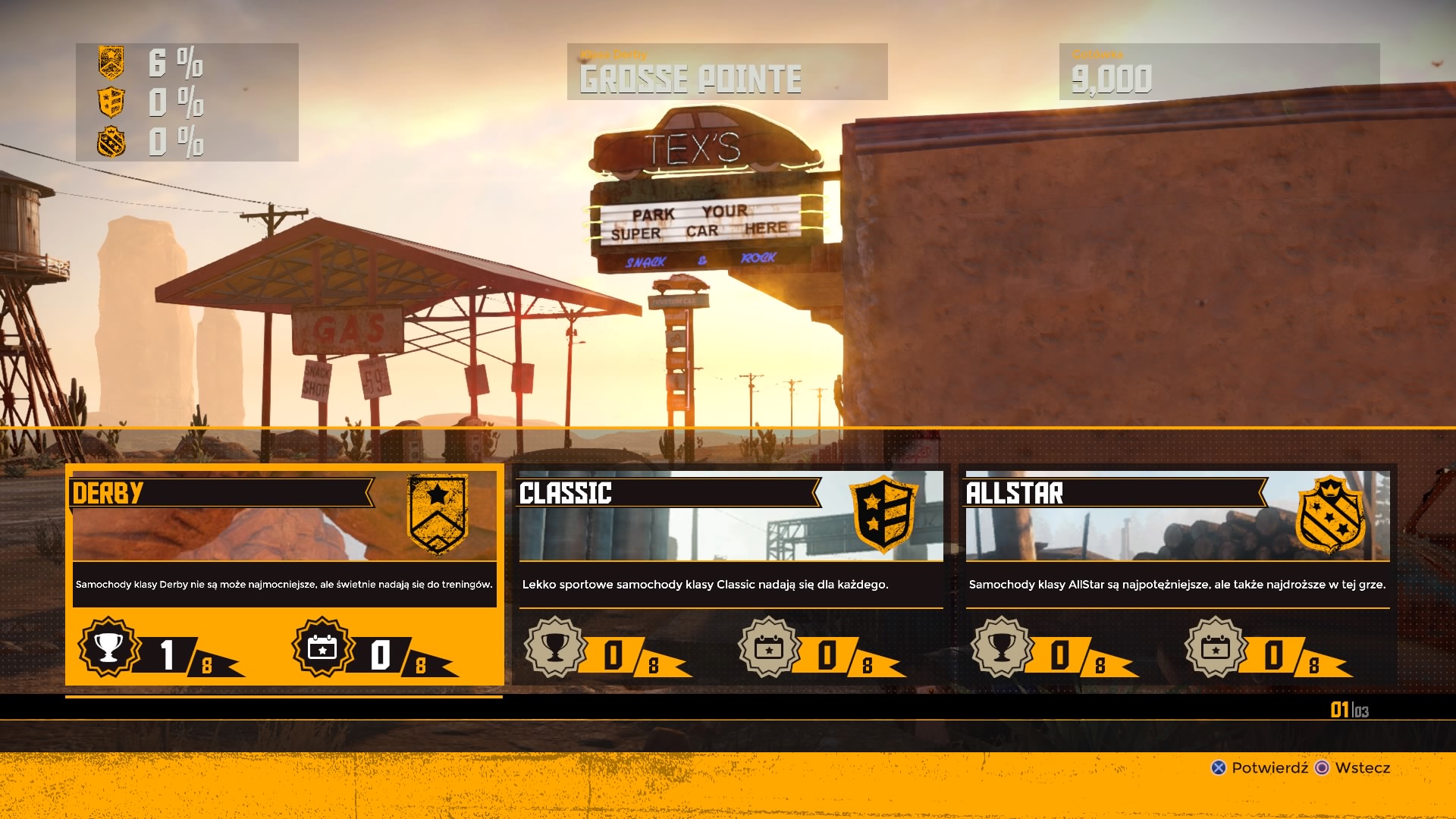Select the Derby car class card

(284, 574)
